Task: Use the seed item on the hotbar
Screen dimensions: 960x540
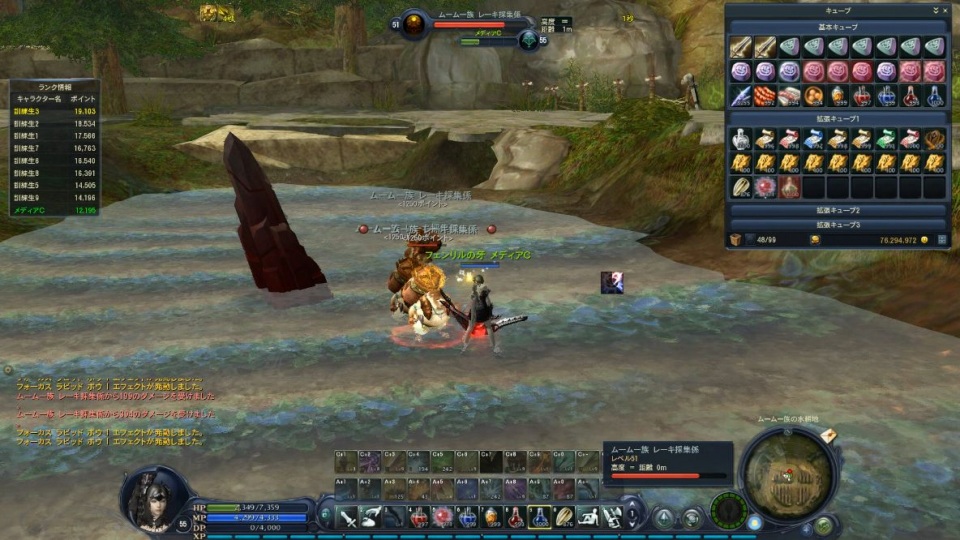Action: pos(564,517)
